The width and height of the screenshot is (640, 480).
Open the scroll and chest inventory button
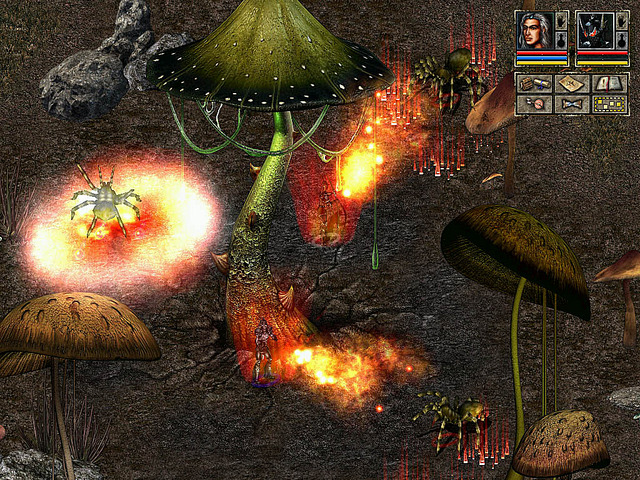click(533, 84)
